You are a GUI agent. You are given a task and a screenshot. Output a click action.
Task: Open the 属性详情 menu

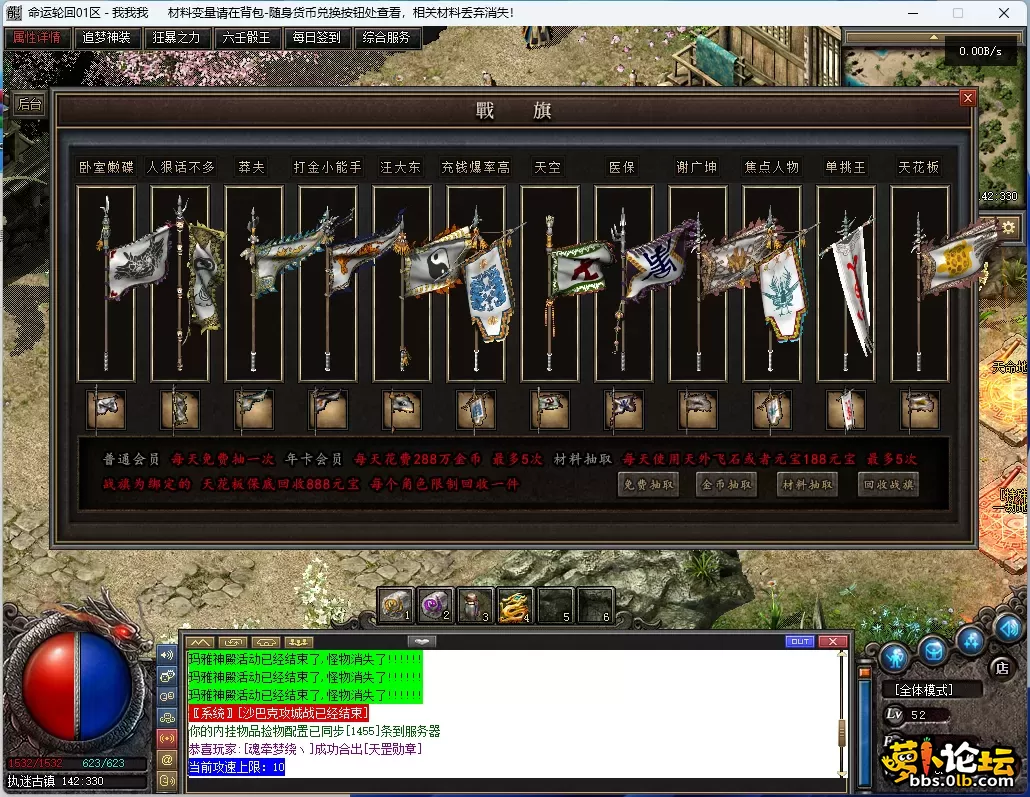click(x=38, y=38)
